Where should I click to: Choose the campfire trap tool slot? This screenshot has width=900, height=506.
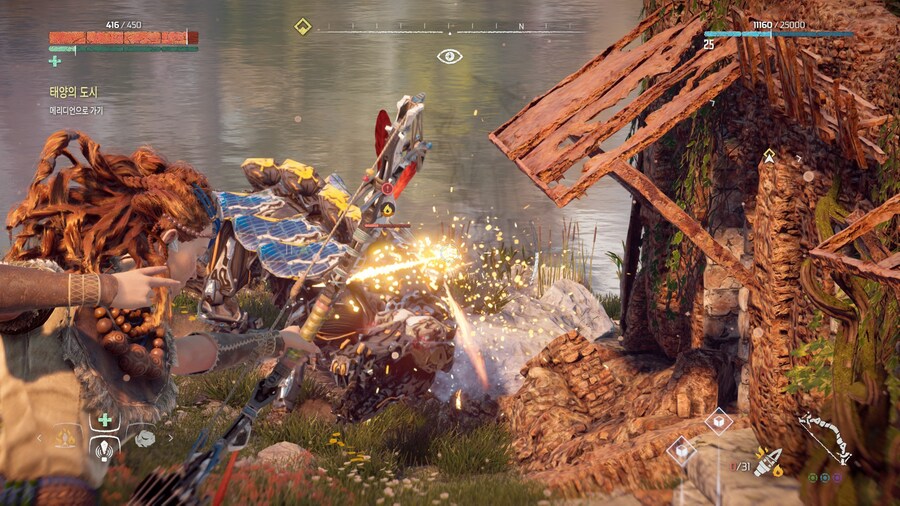[x=66, y=437]
